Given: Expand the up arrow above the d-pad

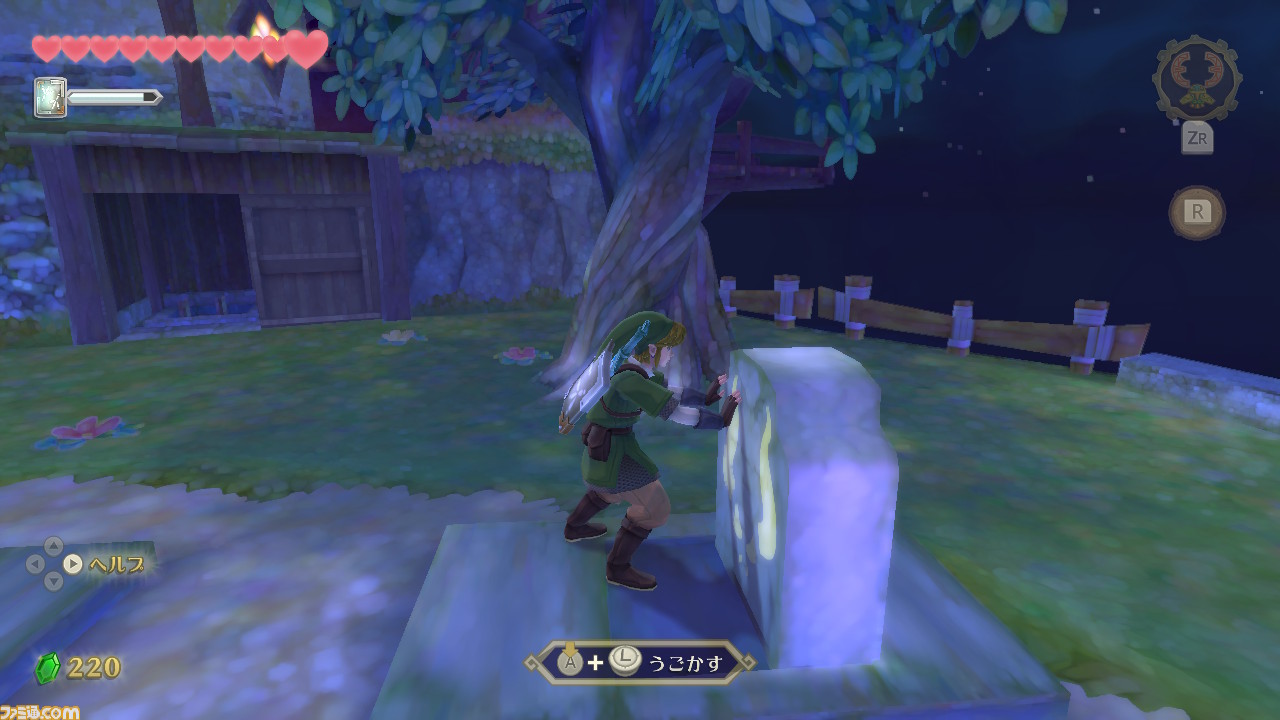Looking at the screenshot, I should point(52,546).
